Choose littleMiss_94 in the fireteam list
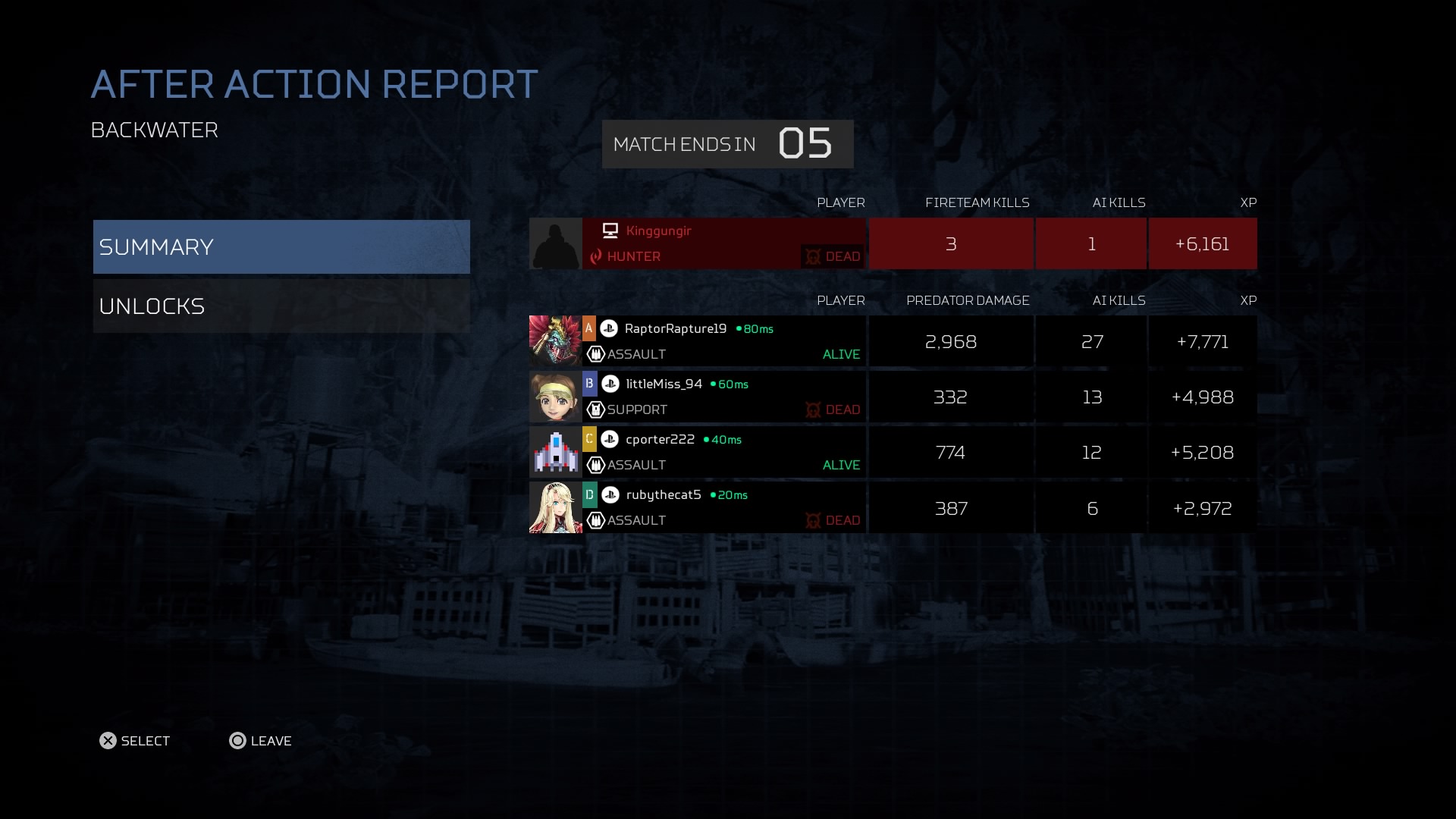The image size is (1456, 819). pos(723,397)
